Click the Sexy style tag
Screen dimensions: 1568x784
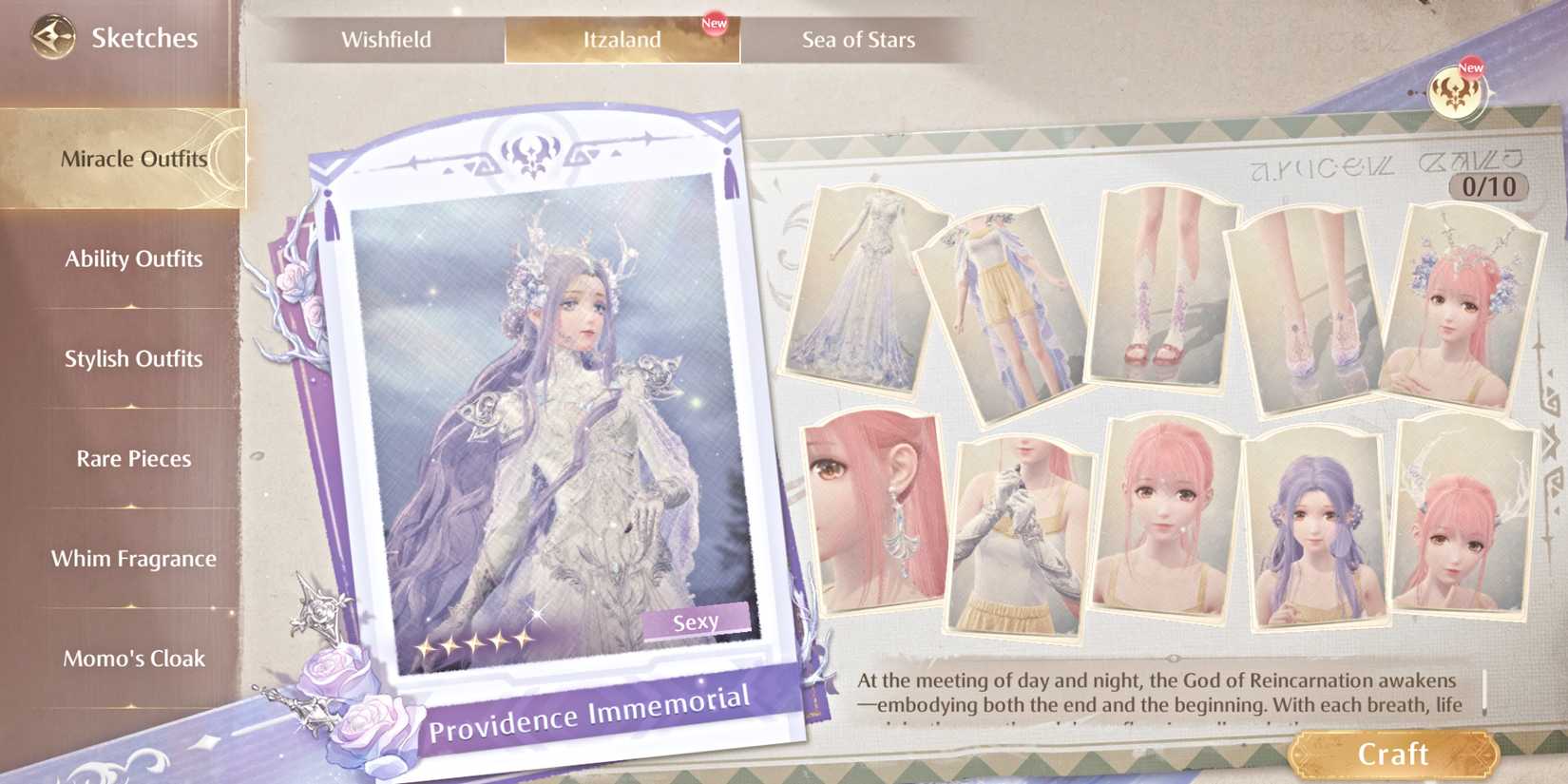pos(697,621)
